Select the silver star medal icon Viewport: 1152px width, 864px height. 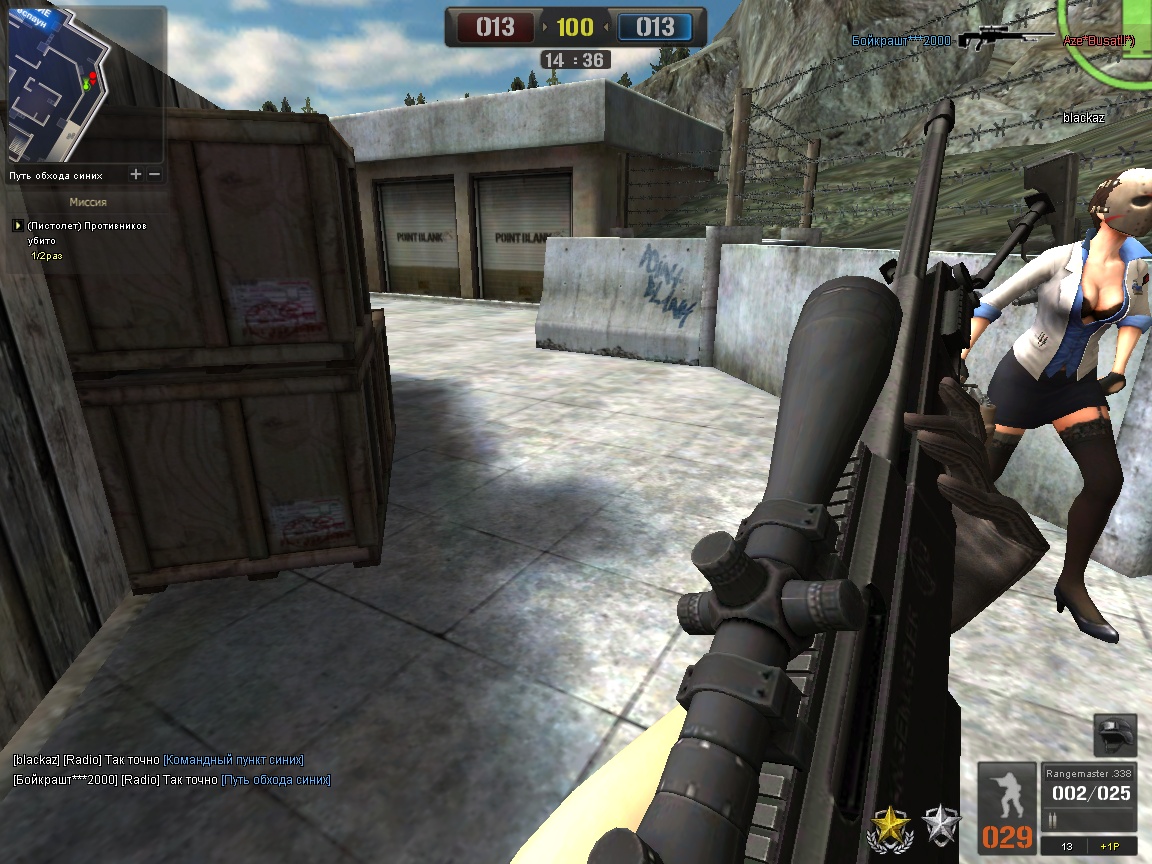(941, 826)
